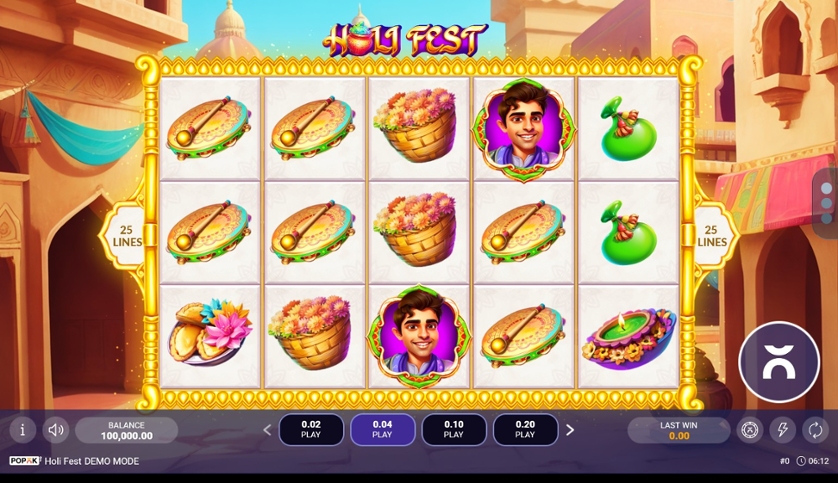
Task: Select the 0.02 play bet
Action: pyautogui.click(x=311, y=430)
